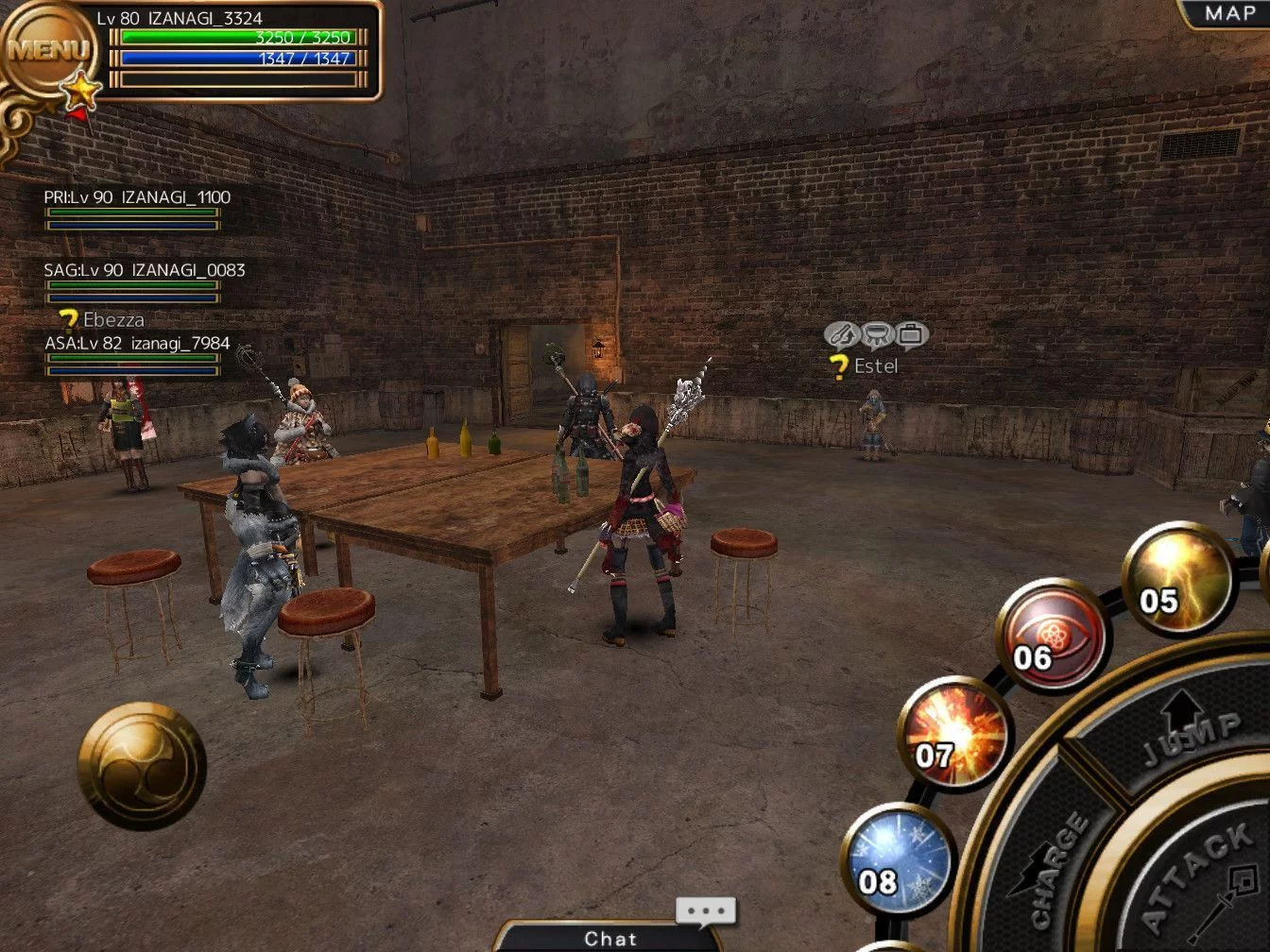1270x952 pixels.
Task: Activate skill slot 06 red eye ability
Action: pyautogui.click(x=1053, y=635)
